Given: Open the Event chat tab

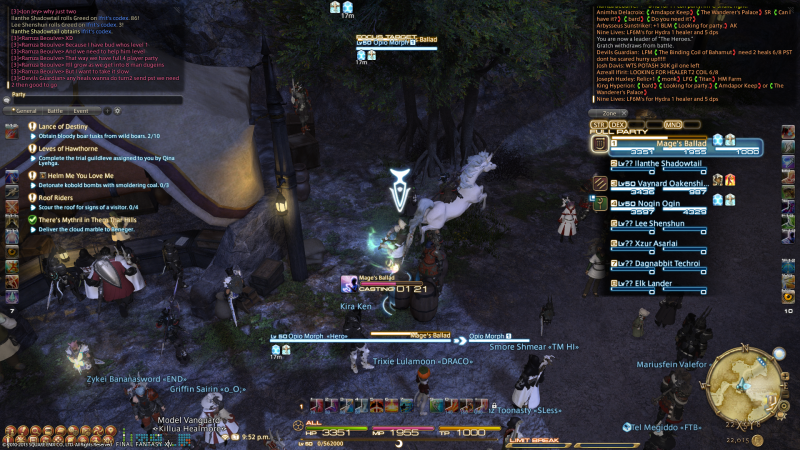Looking at the screenshot, I should tap(81, 110).
